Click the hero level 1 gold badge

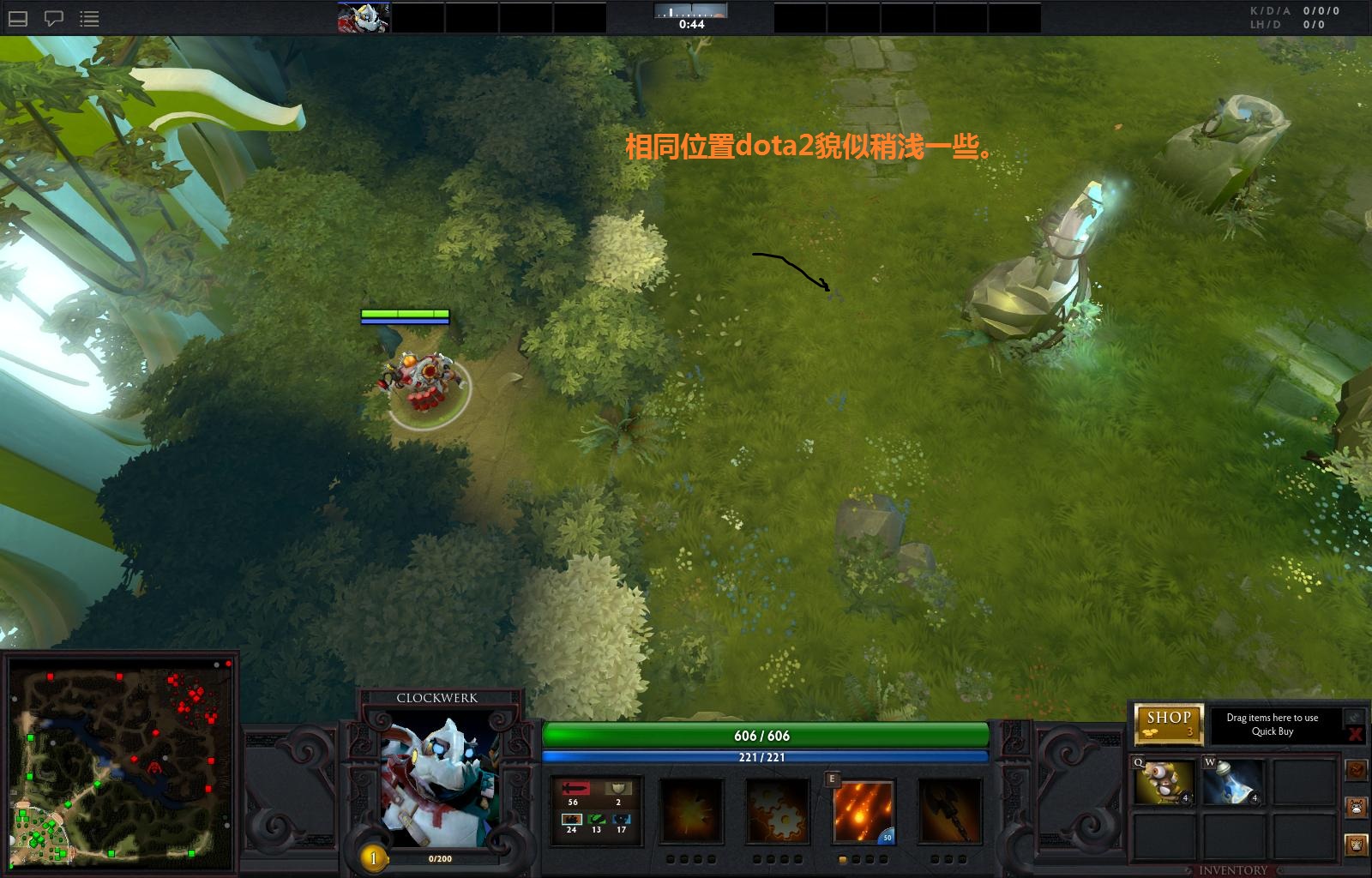[x=373, y=857]
